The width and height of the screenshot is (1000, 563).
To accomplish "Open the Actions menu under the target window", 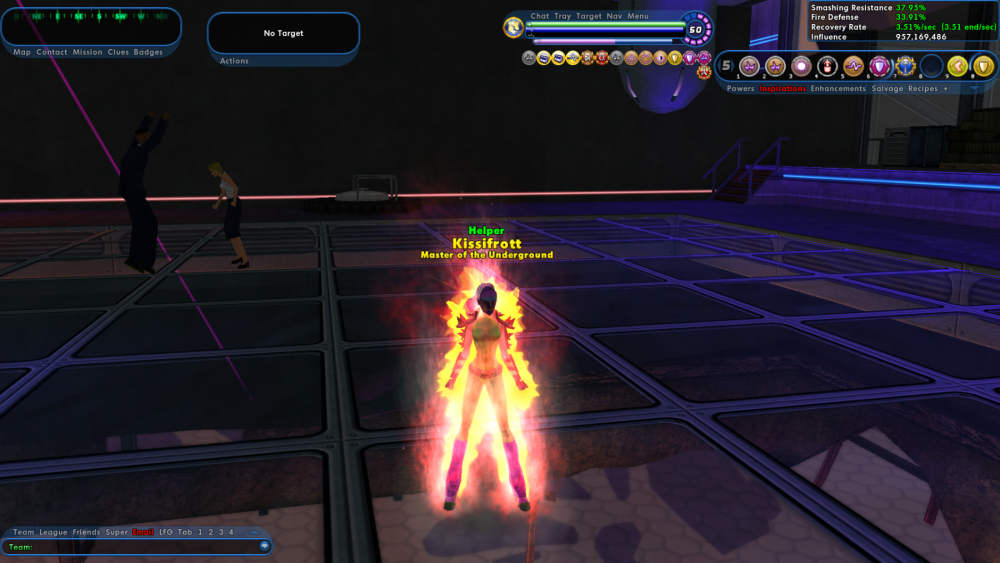I will point(234,61).
